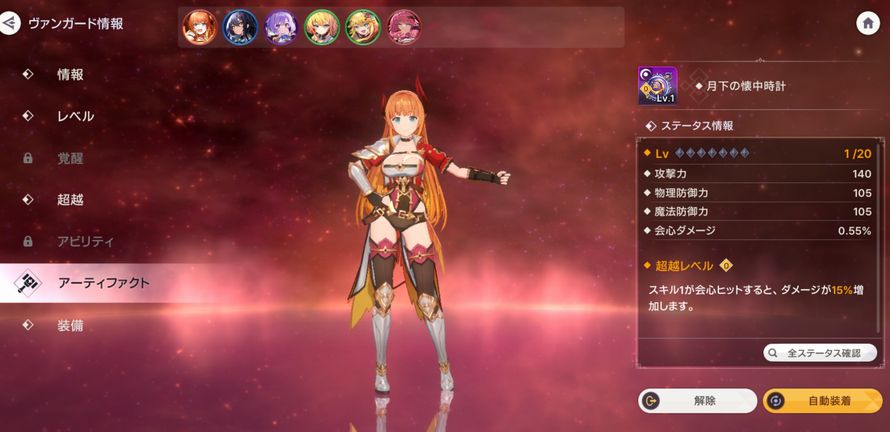Click the 超越レベル gold badge
This screenshot has height=432, width=890.
tap(726, 266)
